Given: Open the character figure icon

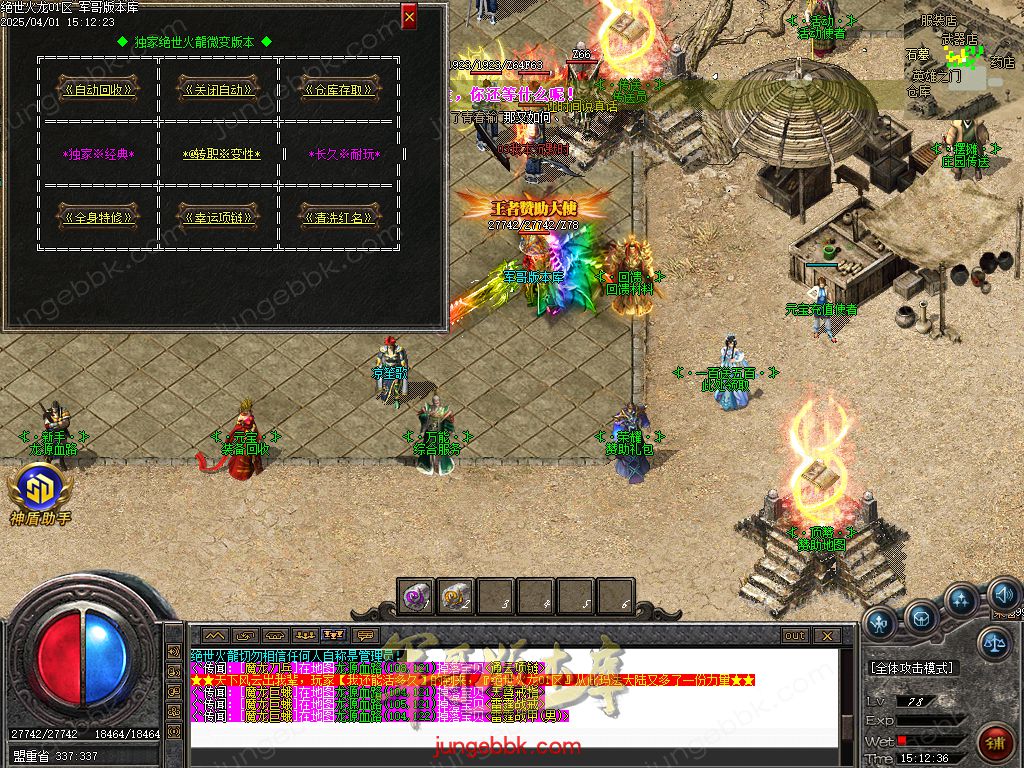Looking at the screenshot, I should (x=880, y=624).
